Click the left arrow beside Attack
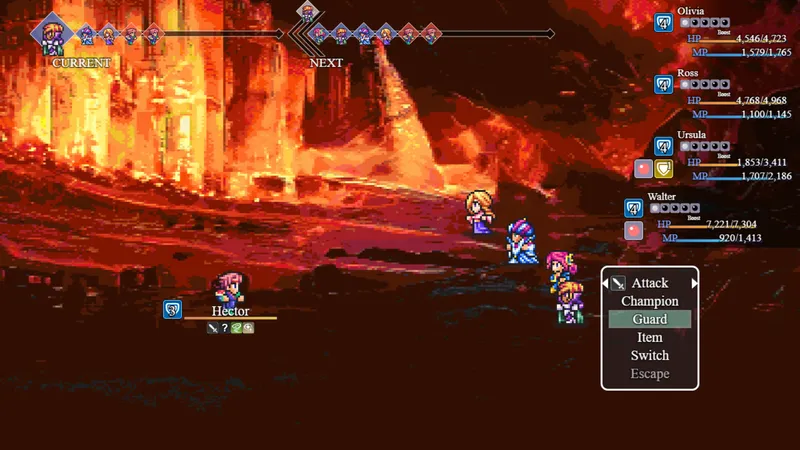The image size is (800, 450). click(606, 283)
